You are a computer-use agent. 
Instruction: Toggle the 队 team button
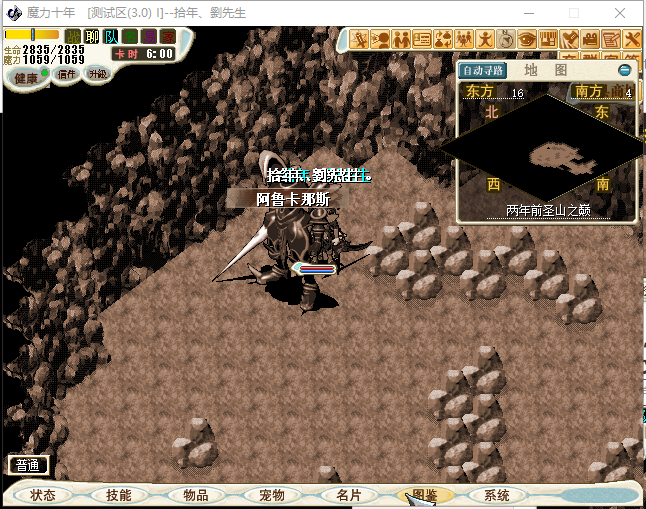[111, 37]
